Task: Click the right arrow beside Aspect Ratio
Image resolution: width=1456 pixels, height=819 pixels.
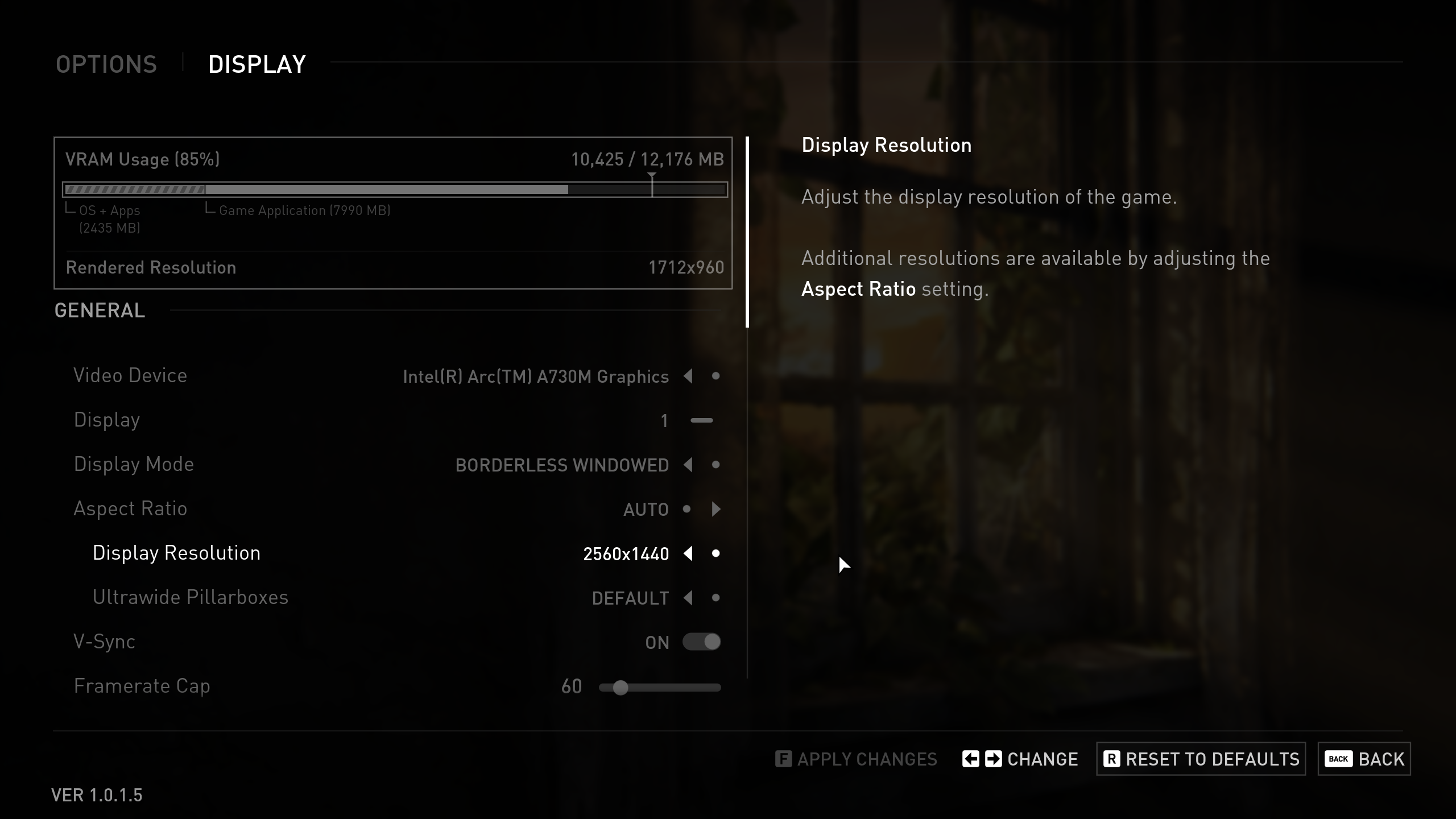Action: (716, 509)
